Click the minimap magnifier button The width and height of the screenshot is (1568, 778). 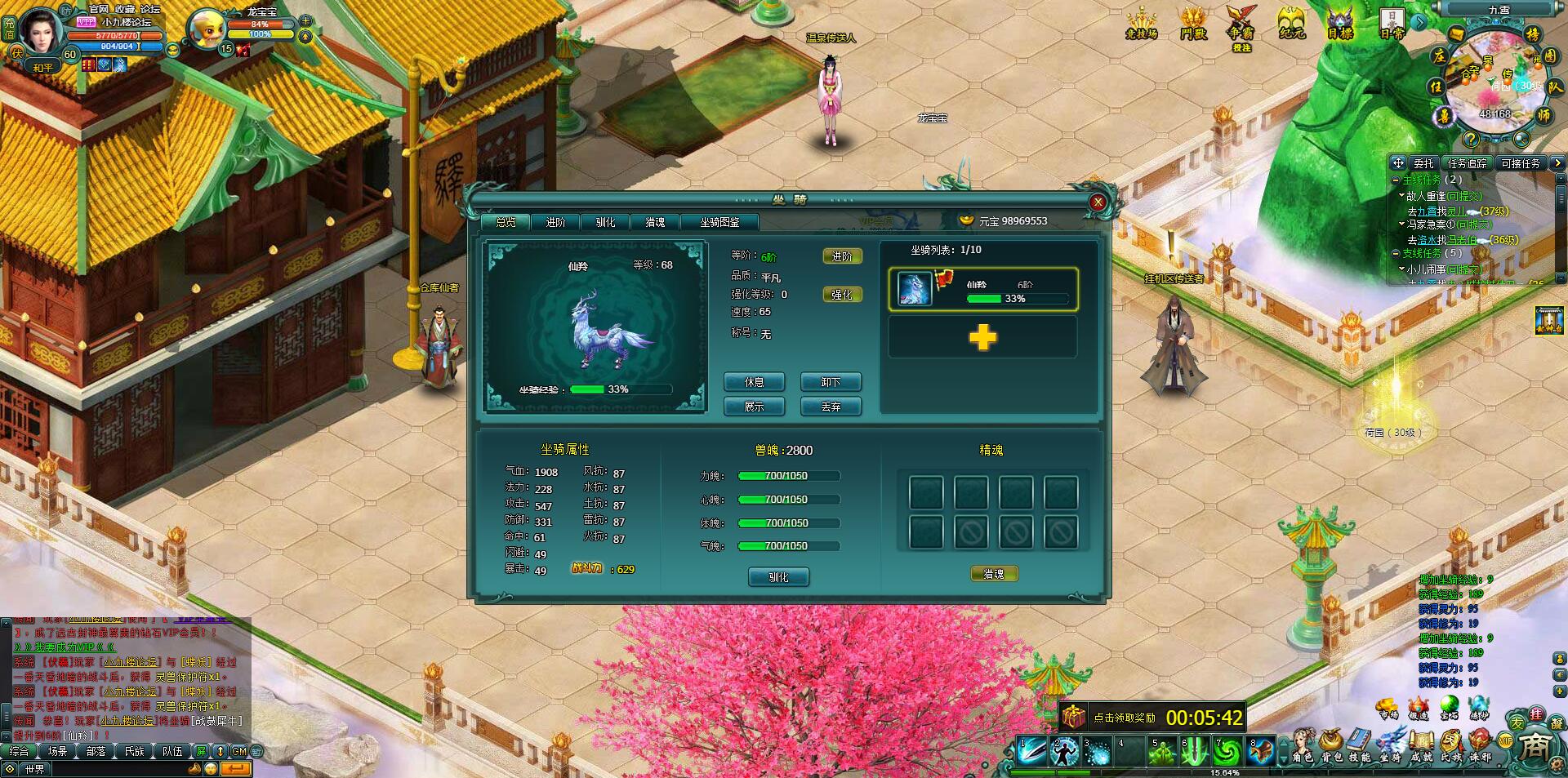(1521, 137)
